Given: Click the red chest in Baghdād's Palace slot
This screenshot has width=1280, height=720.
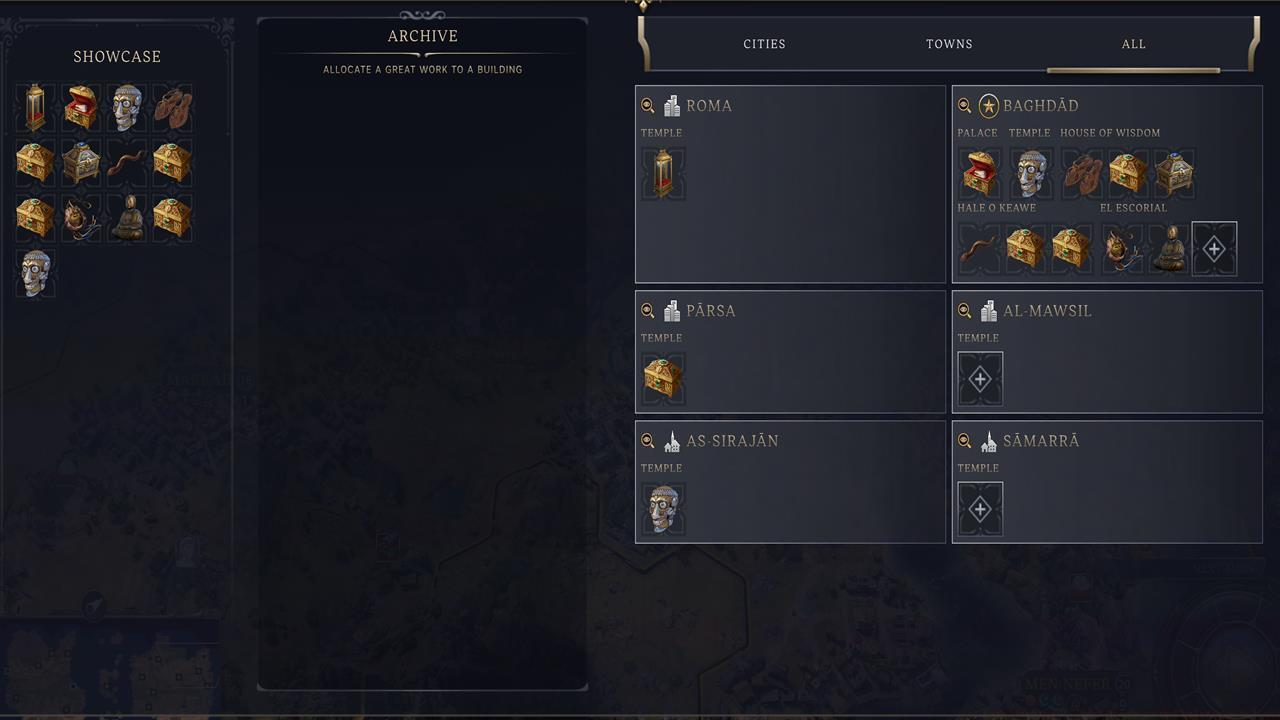Looking at the screenshot, I should point(980,172).
